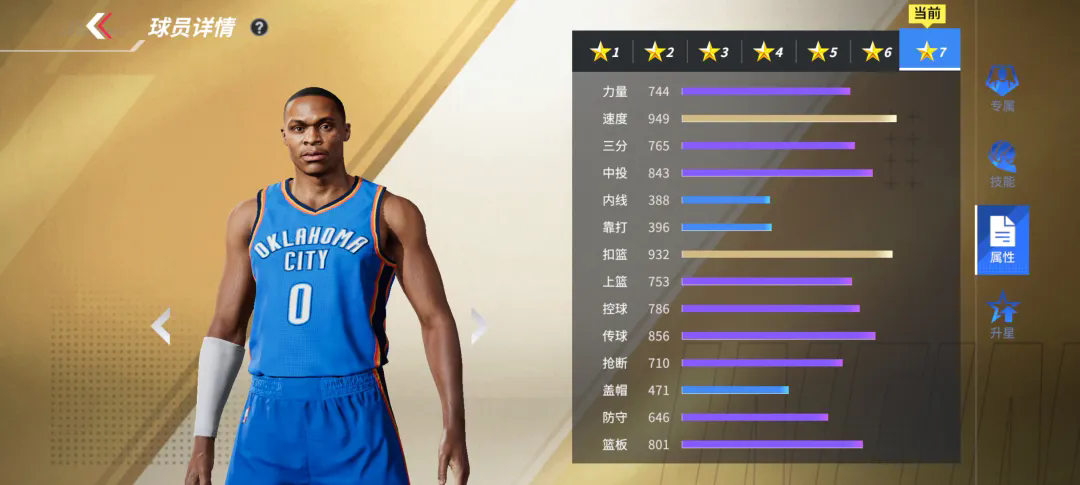View the 4-star attribute tab
Screen dimensions: 1080x485
pos(768,52)
